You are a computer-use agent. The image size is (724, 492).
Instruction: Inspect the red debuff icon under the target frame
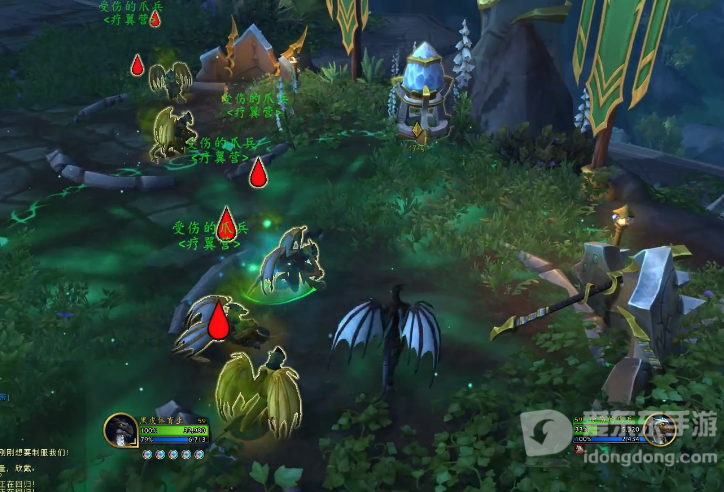pyautogui.click(x=579, y=451)
